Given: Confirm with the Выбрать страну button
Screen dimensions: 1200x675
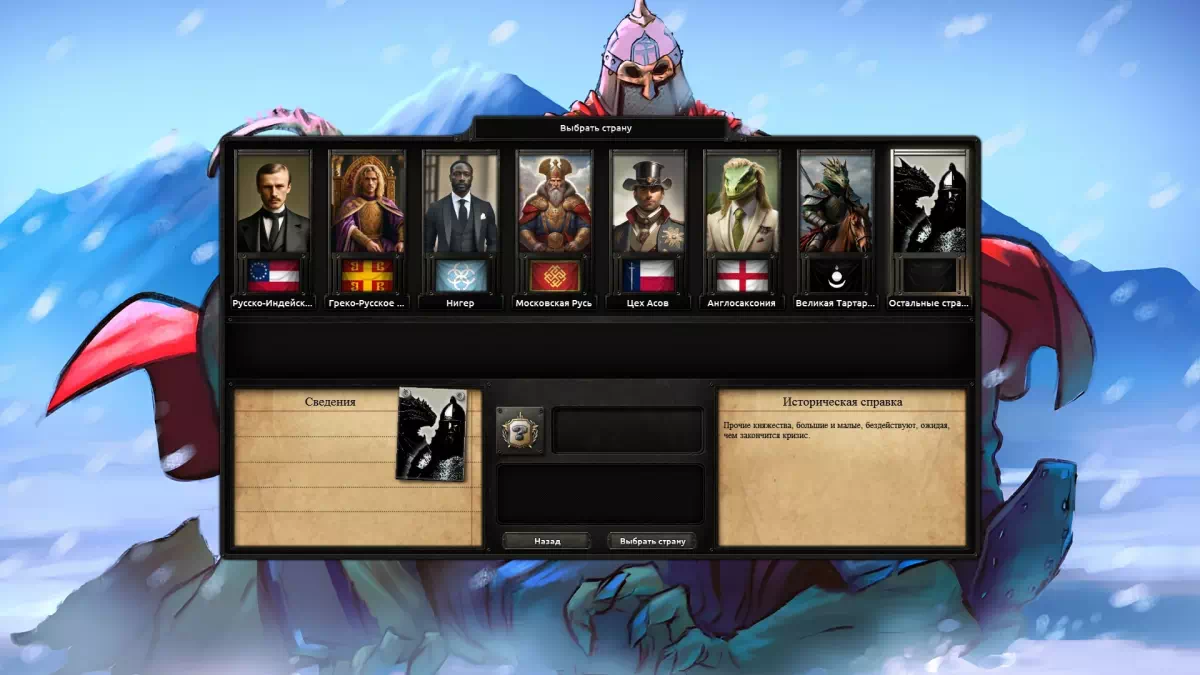Looking at the screenshot, I should pos(652,541).
